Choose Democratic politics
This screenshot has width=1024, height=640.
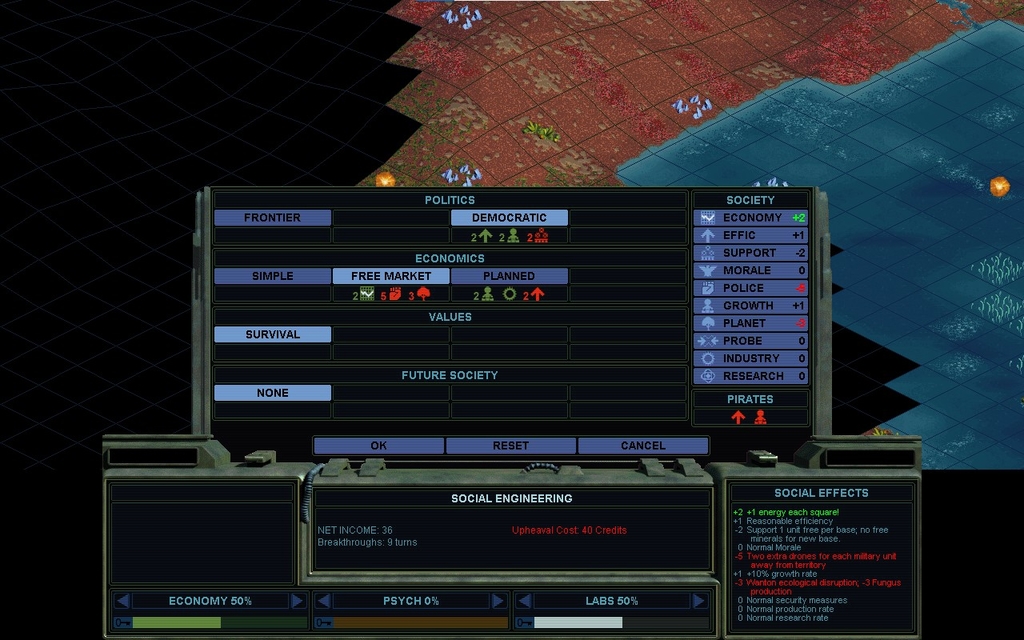[x=509, y=217]
